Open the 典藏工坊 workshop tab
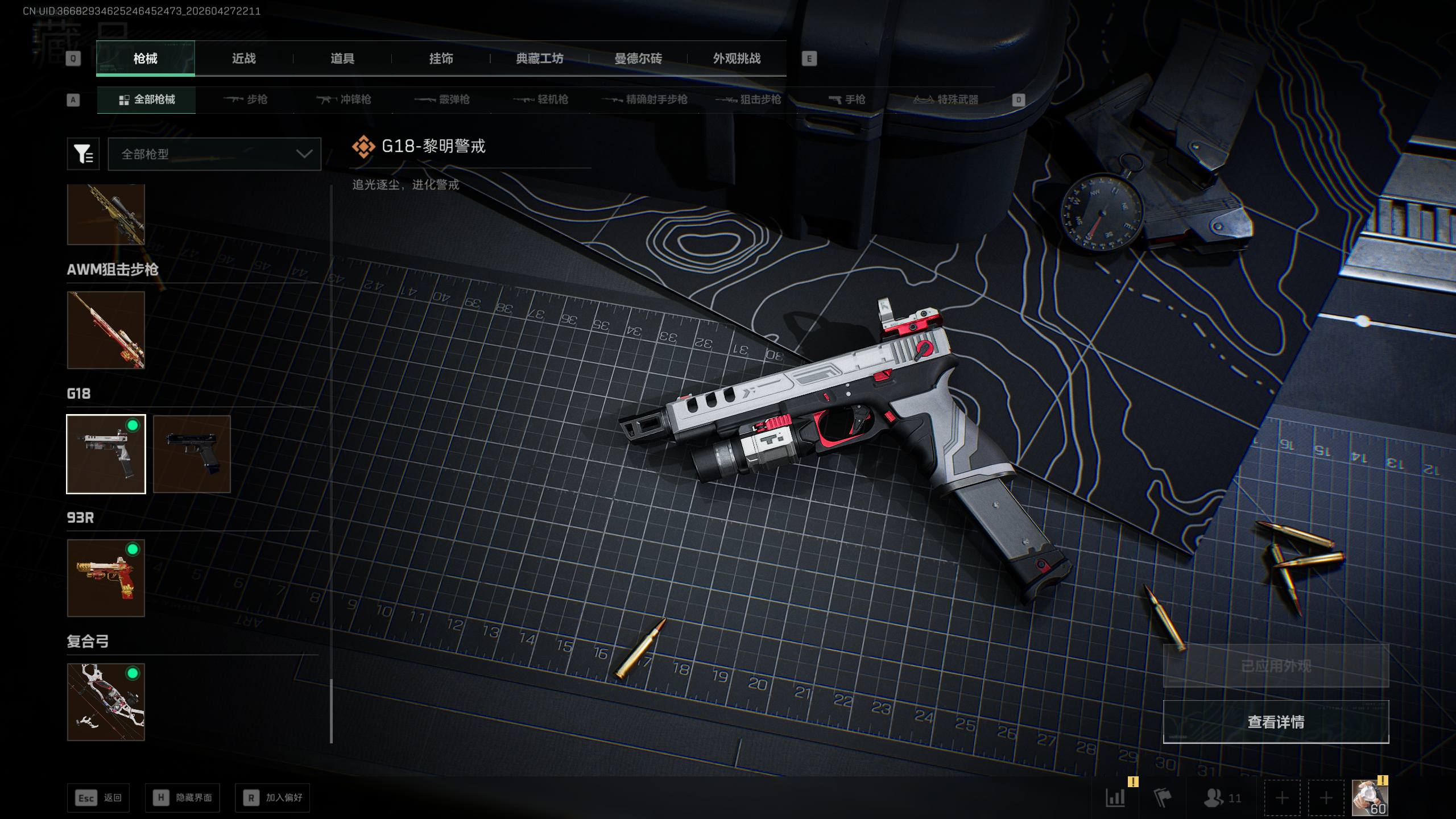This screenshot has width=1456, height=819. [x=539, y=59]
